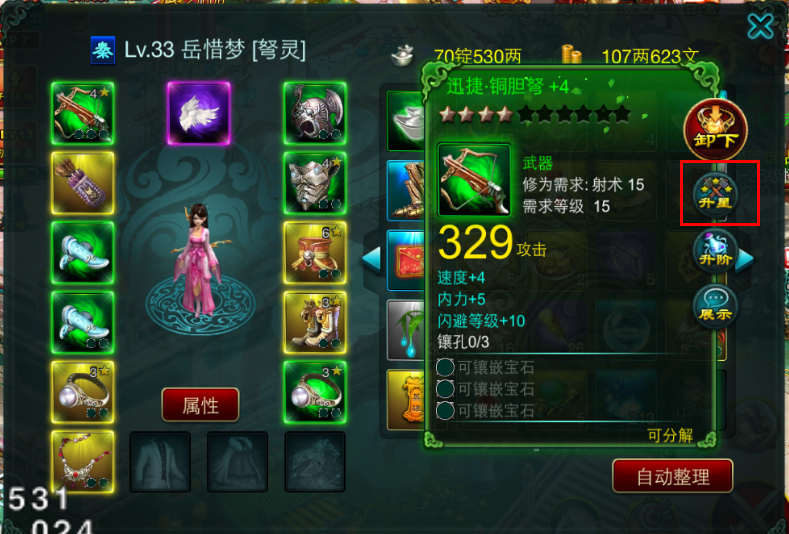Screen dimensions: 789x534
Task: Select the red belt equipment slot
Action: point(315,252)
